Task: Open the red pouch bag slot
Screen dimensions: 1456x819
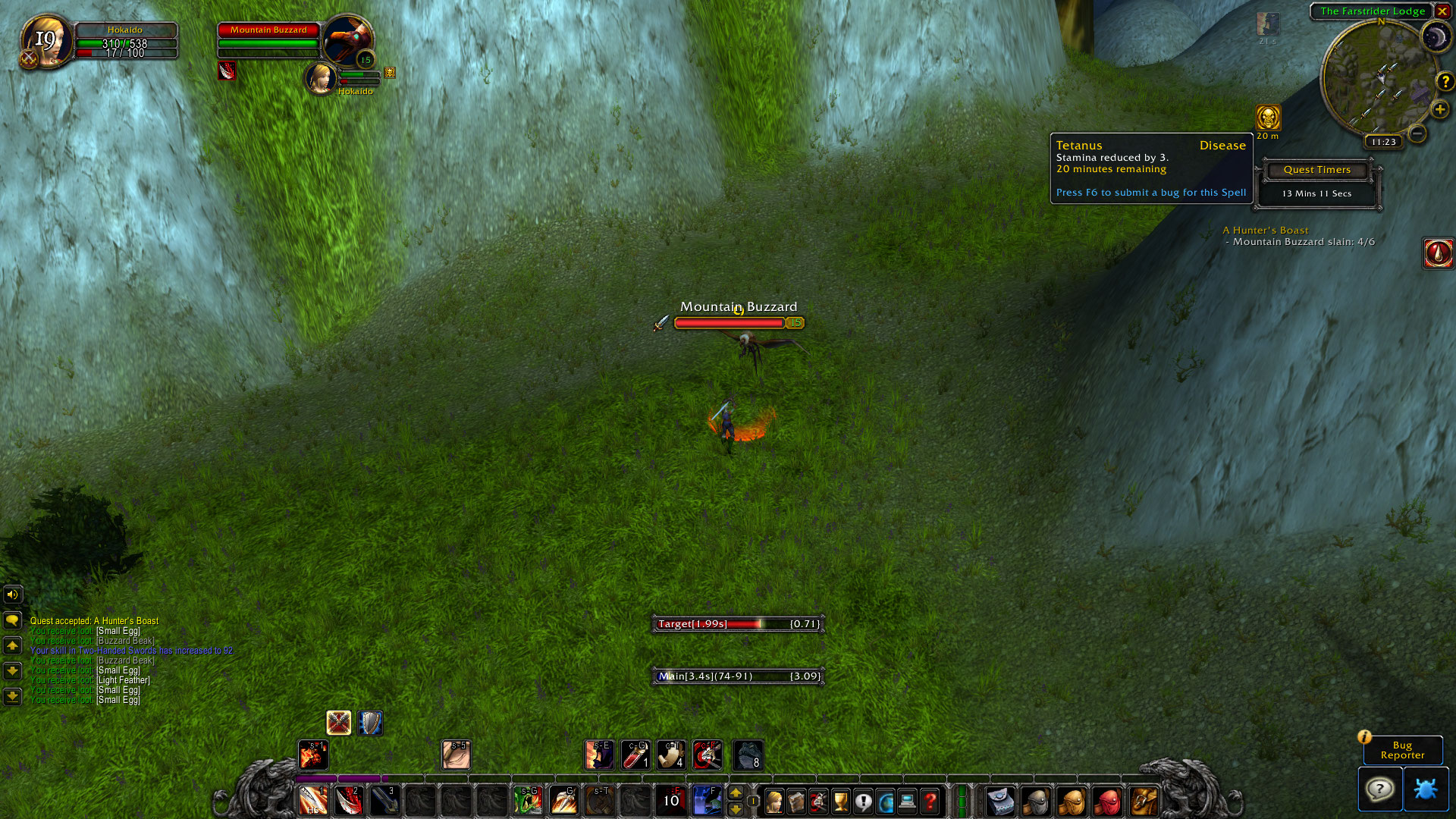Action: (x=1107, y=801)
